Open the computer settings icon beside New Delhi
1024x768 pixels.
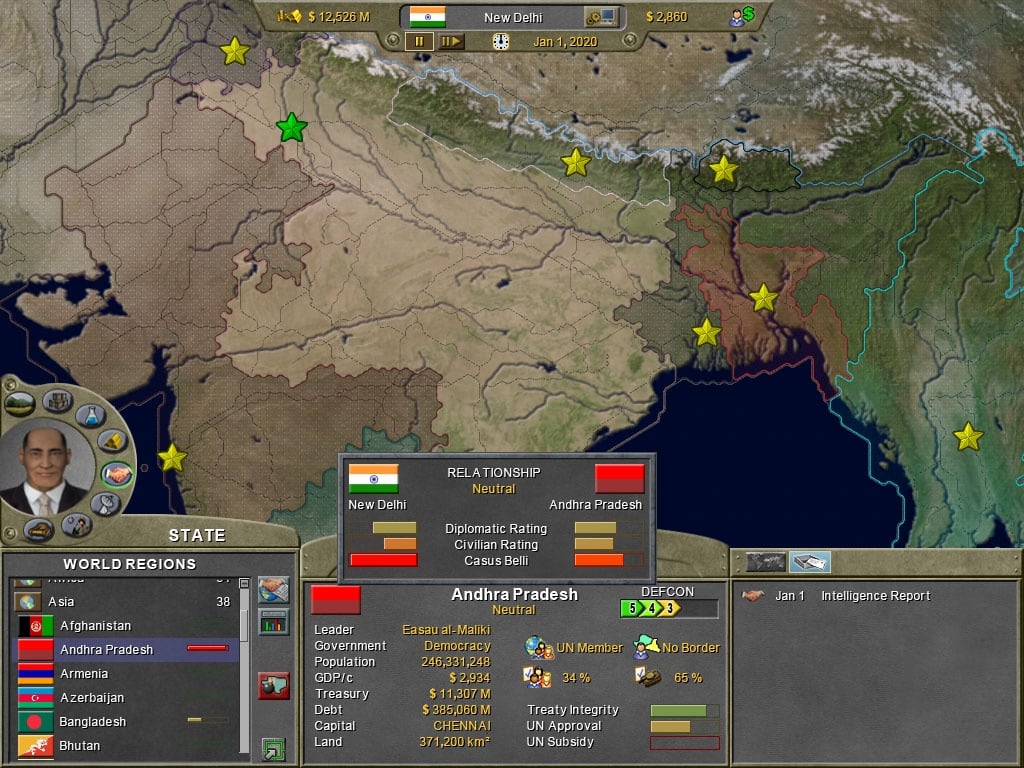pos(601,17)
